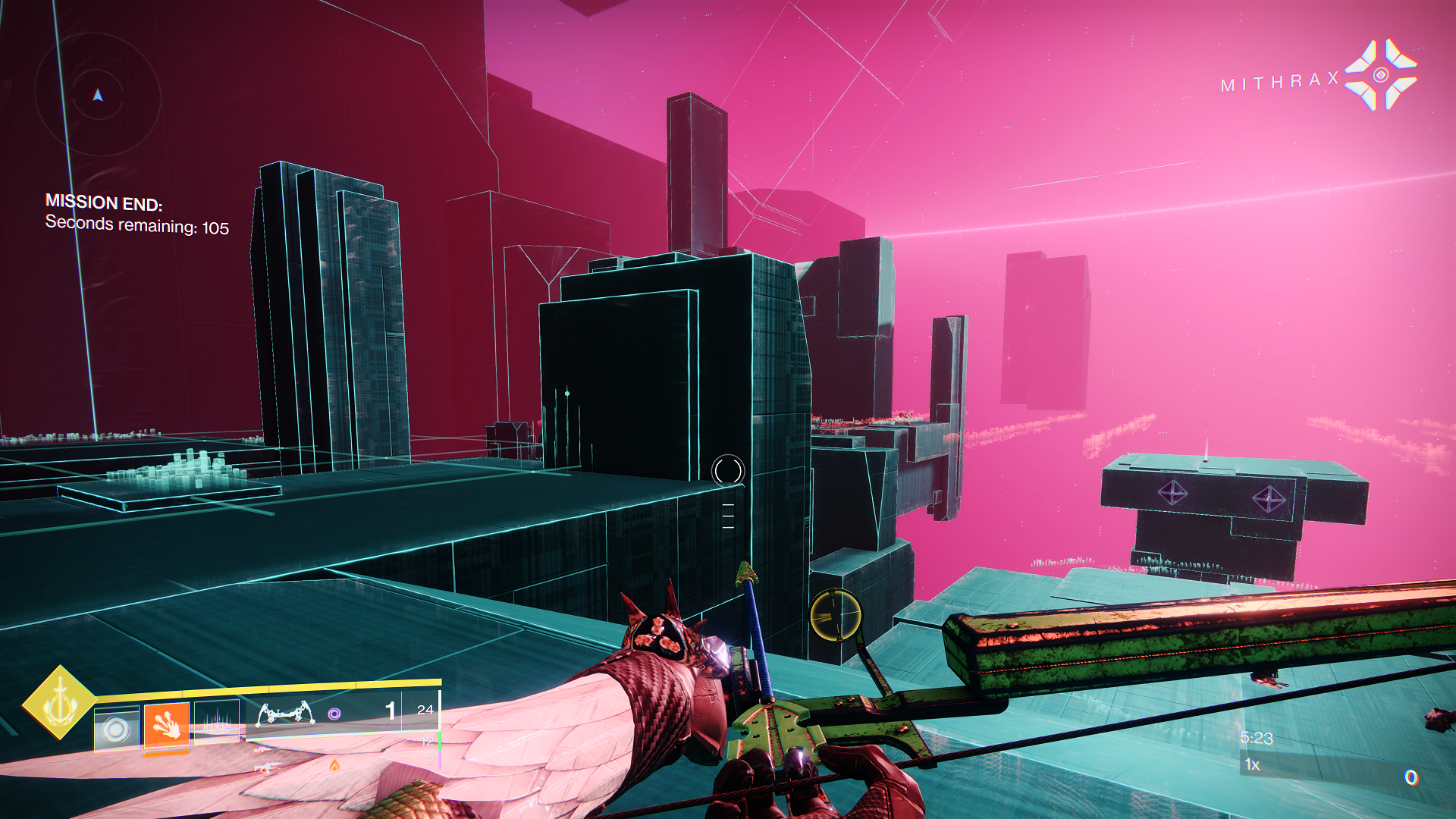Trigger the orange hand melee ability
The image size is (1456, 819).
(167, 726)
